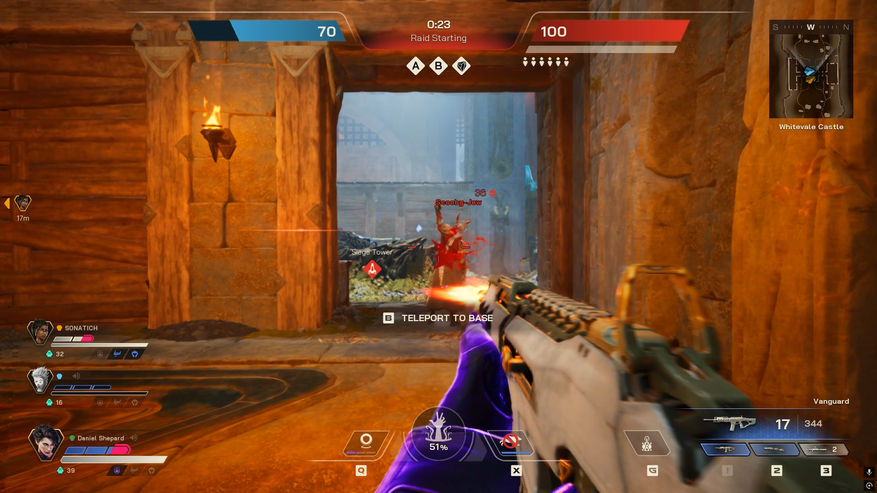The image size is (877, 493).
Task: Activate the rightmost gadget ability icon
Action: point(646,441)
